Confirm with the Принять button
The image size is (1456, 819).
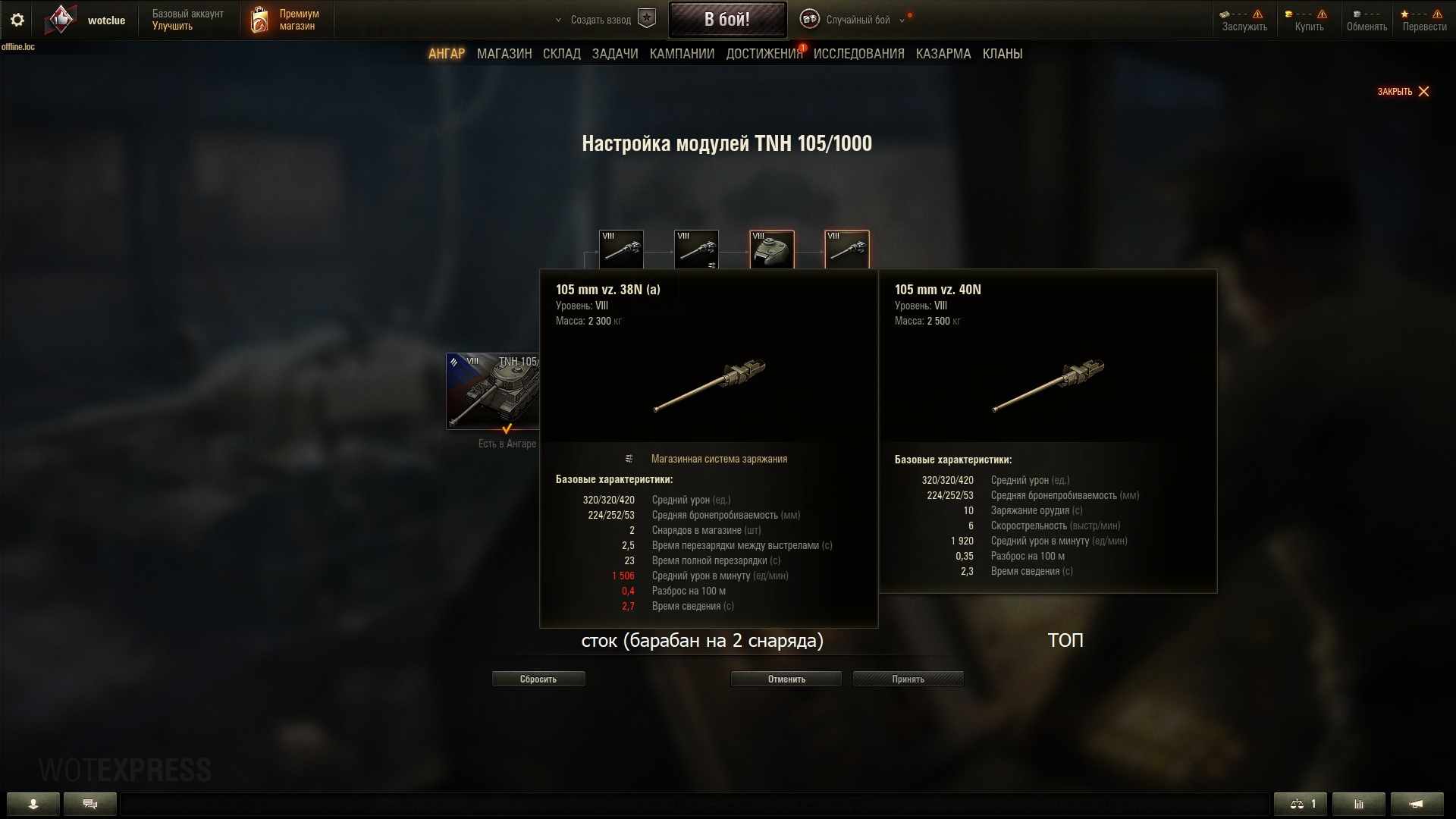[x=908, y=679]
